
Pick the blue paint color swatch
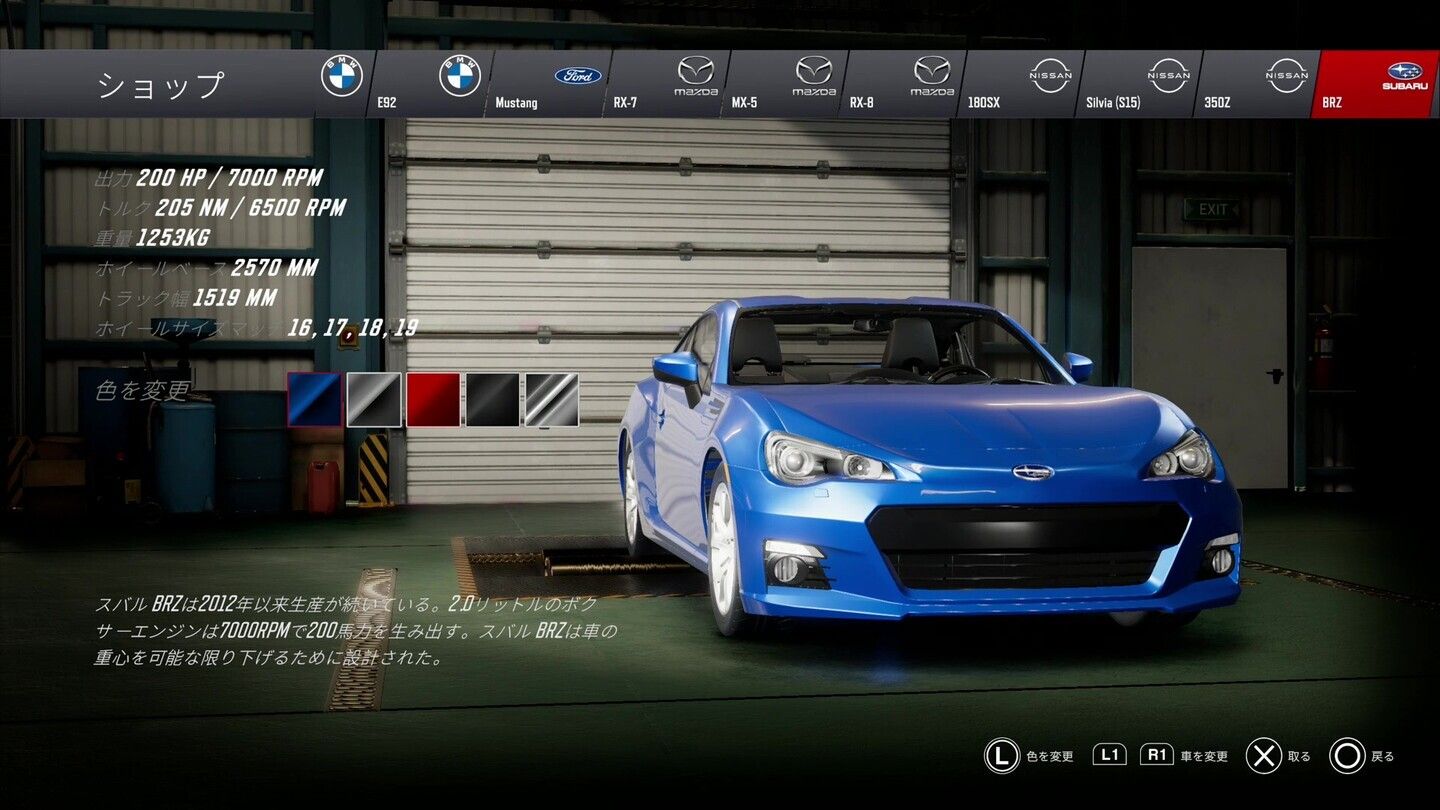(x=315, y=400)
